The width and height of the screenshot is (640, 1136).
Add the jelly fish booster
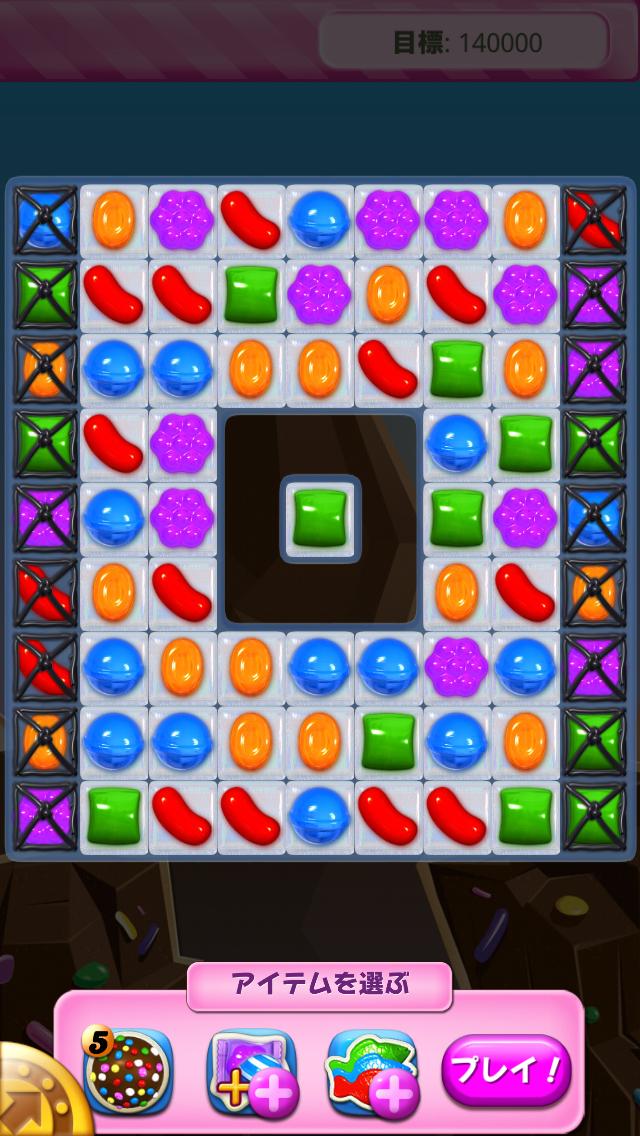(x=371, y=1072)
